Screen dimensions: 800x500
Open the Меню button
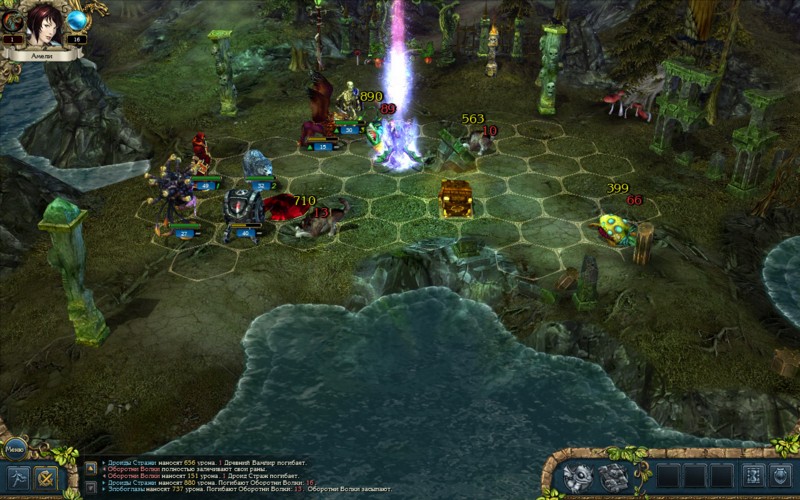click(14, 449)
